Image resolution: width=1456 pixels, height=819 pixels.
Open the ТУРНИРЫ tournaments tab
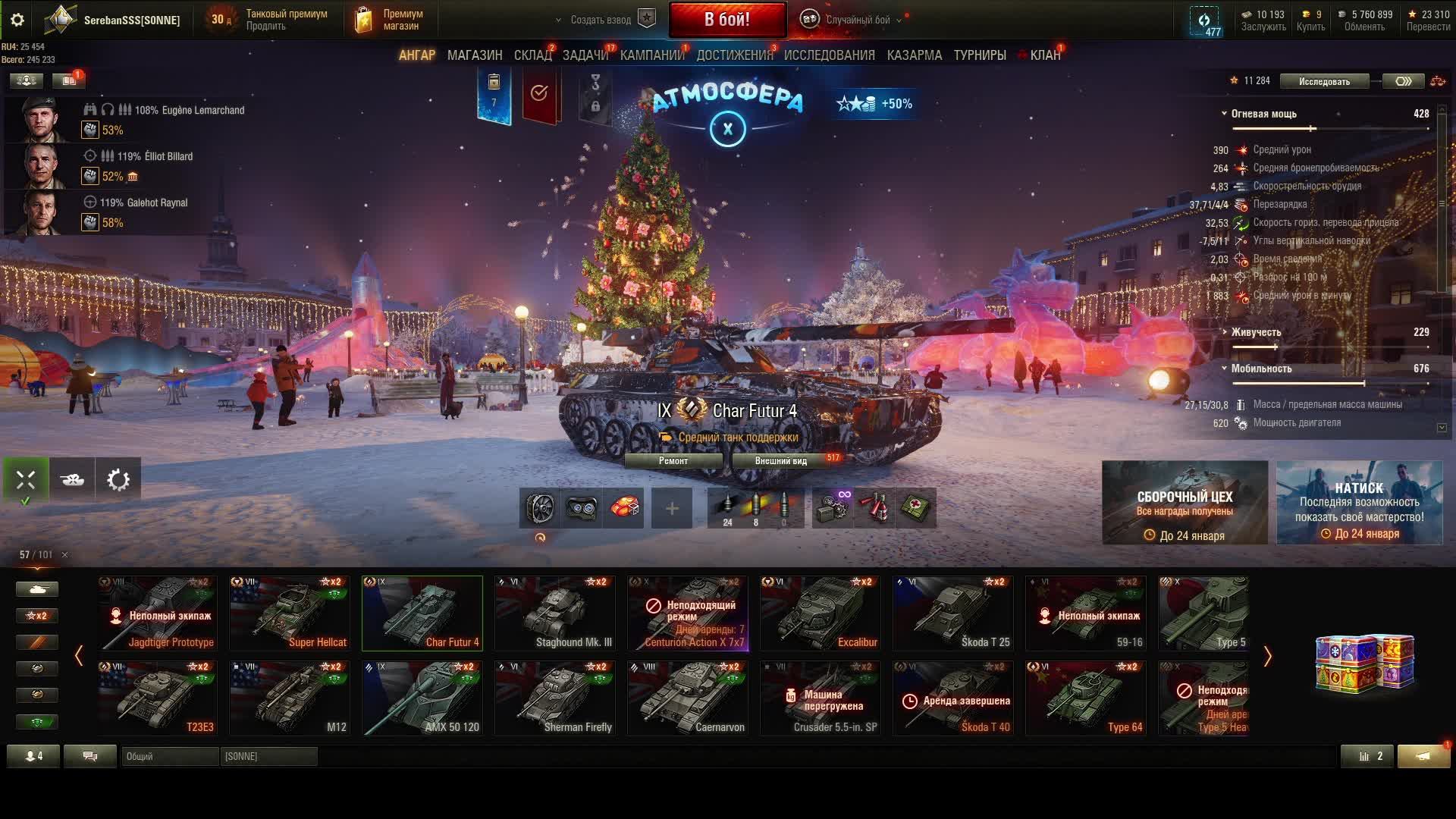point(980,55)
